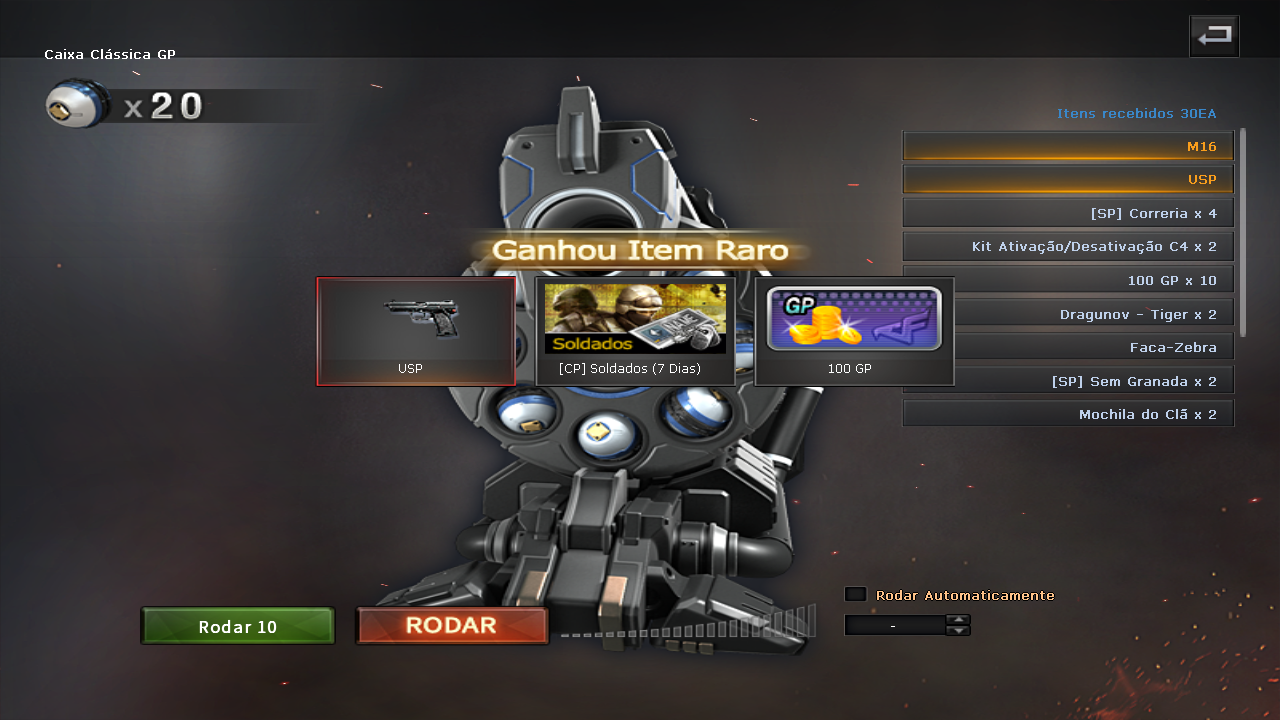Decrease the auto-spin count with down arrow
This screenshot has height=720, width=1280.
(x=958, y=630)
